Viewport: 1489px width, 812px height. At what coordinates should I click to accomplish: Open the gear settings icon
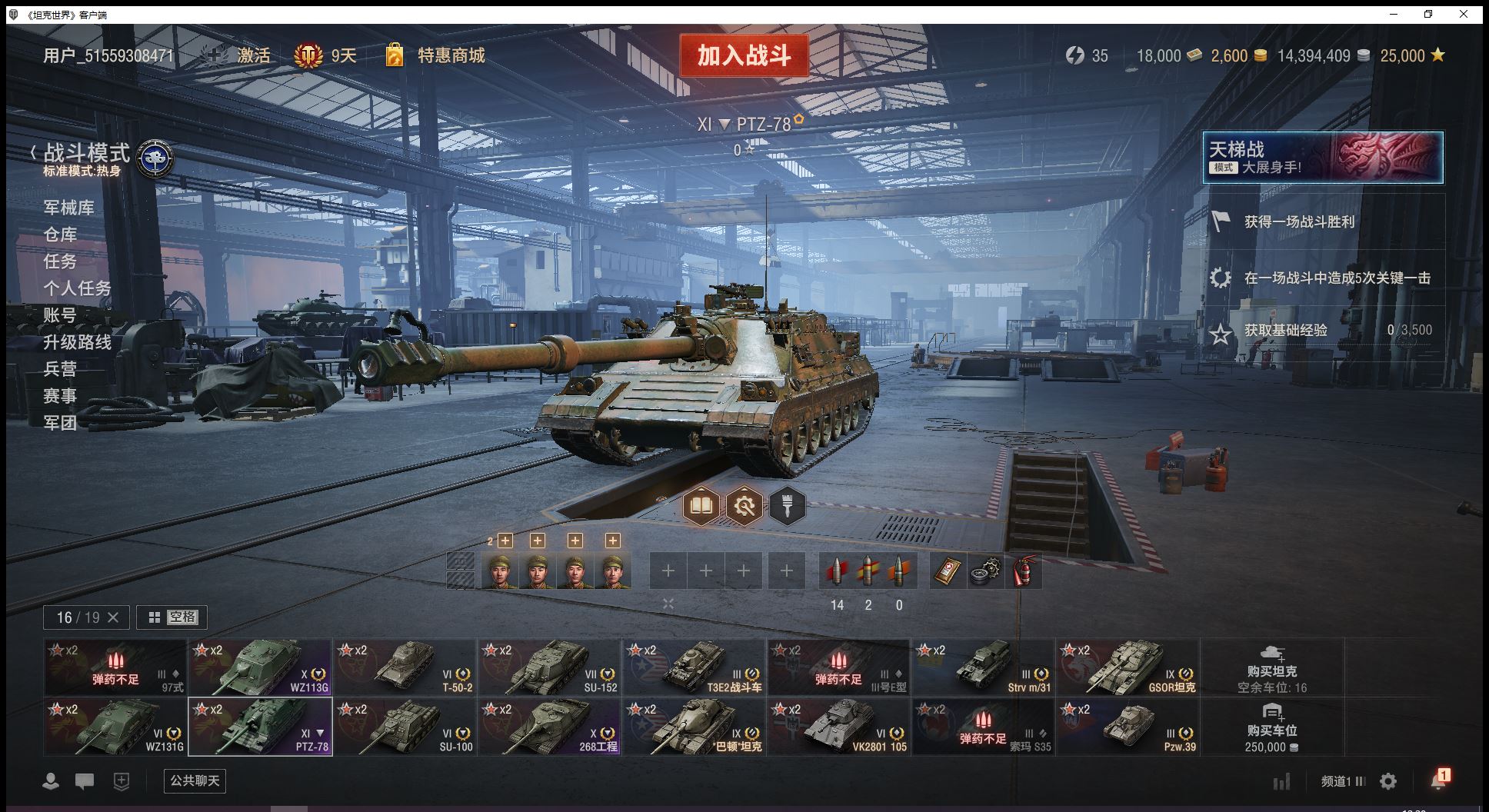tap(1388, 781)
